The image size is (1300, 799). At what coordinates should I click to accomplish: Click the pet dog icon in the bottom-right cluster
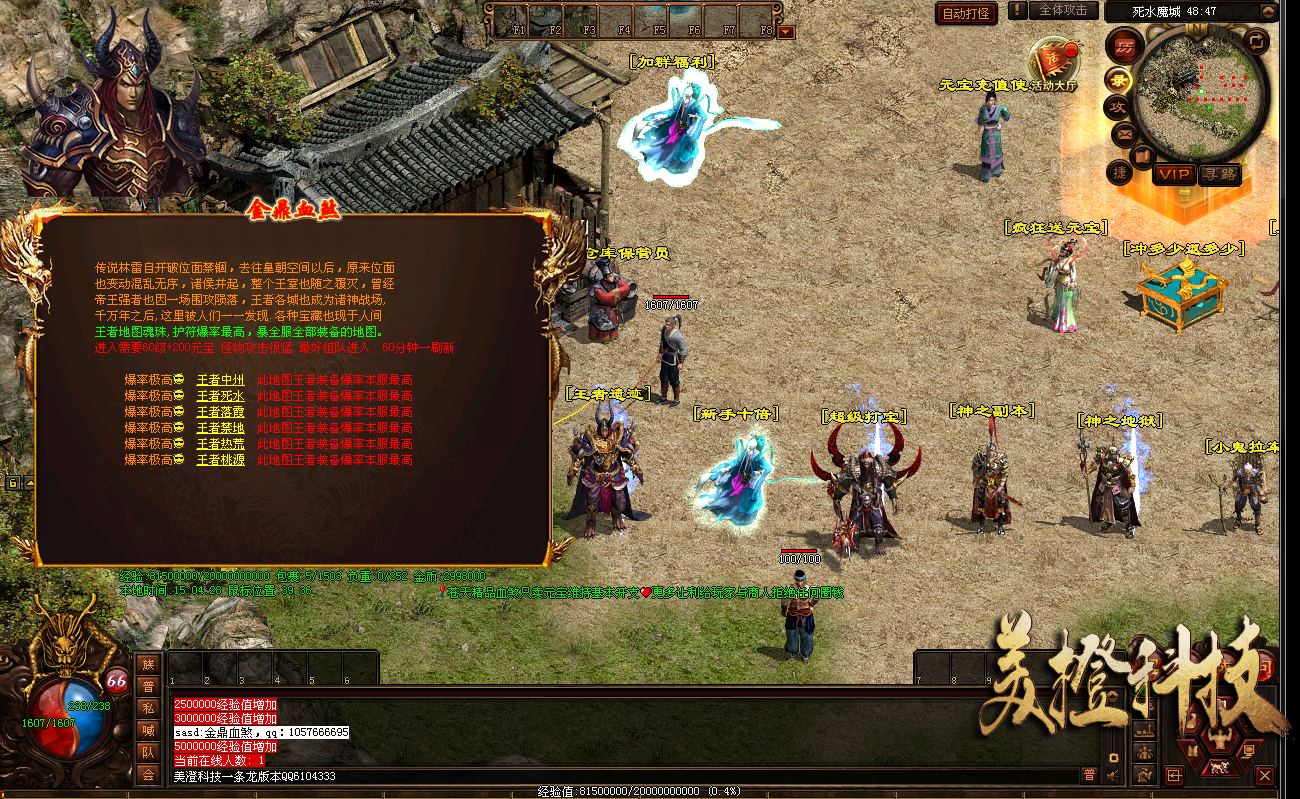[1220, 766]
